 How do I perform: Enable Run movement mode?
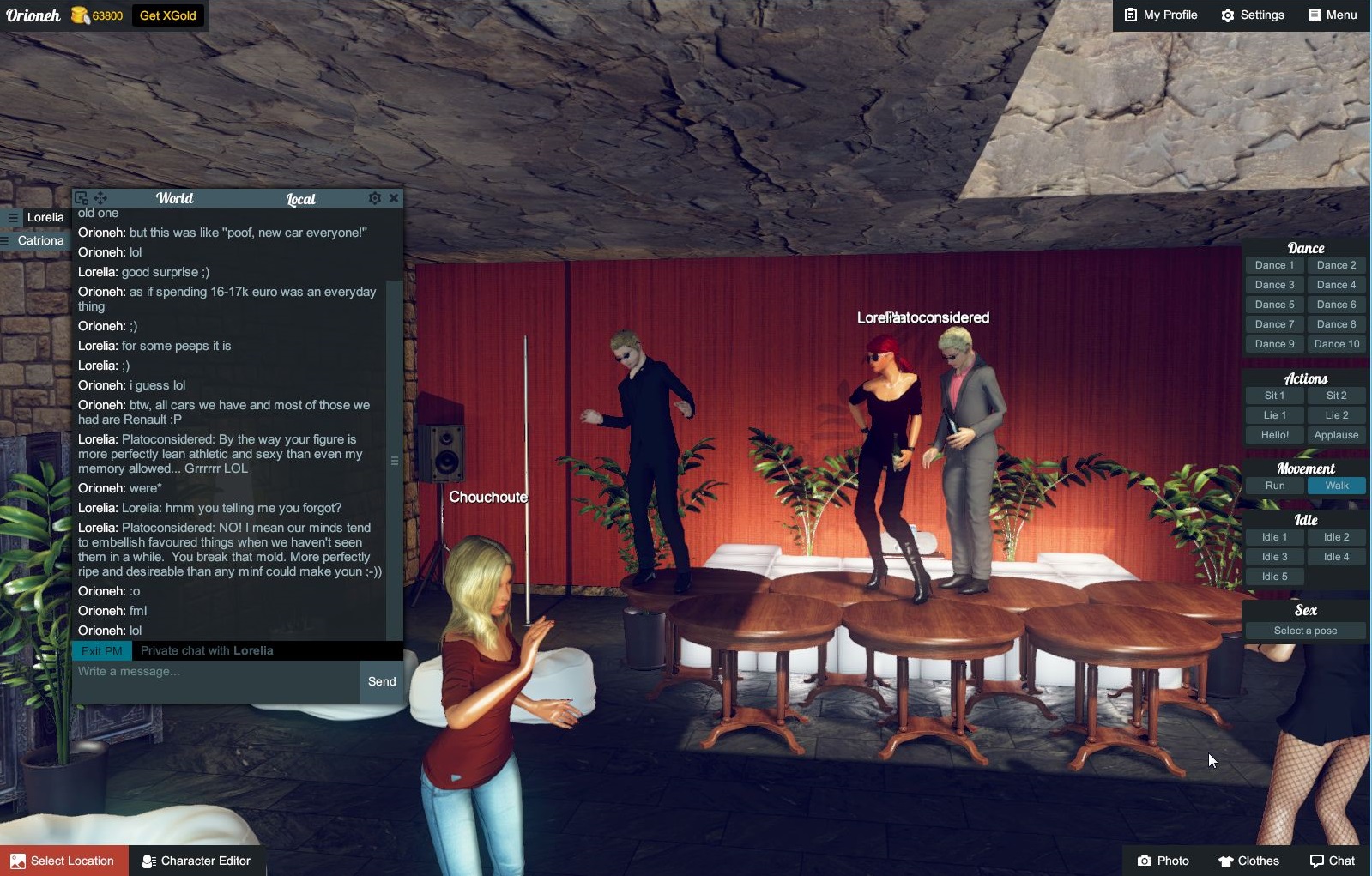(1274, 485)
